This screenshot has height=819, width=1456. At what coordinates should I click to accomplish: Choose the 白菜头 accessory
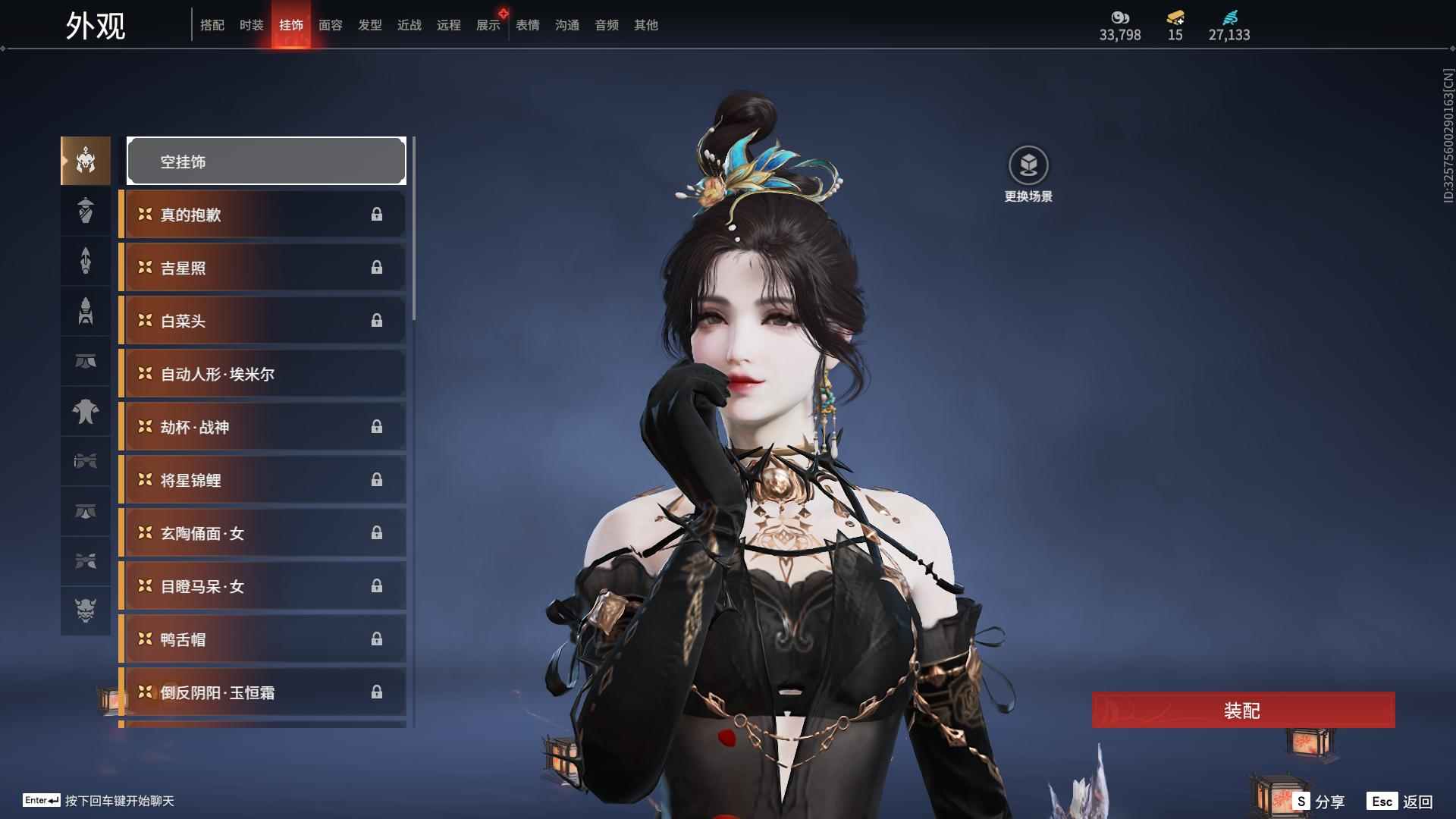[263, 321]
